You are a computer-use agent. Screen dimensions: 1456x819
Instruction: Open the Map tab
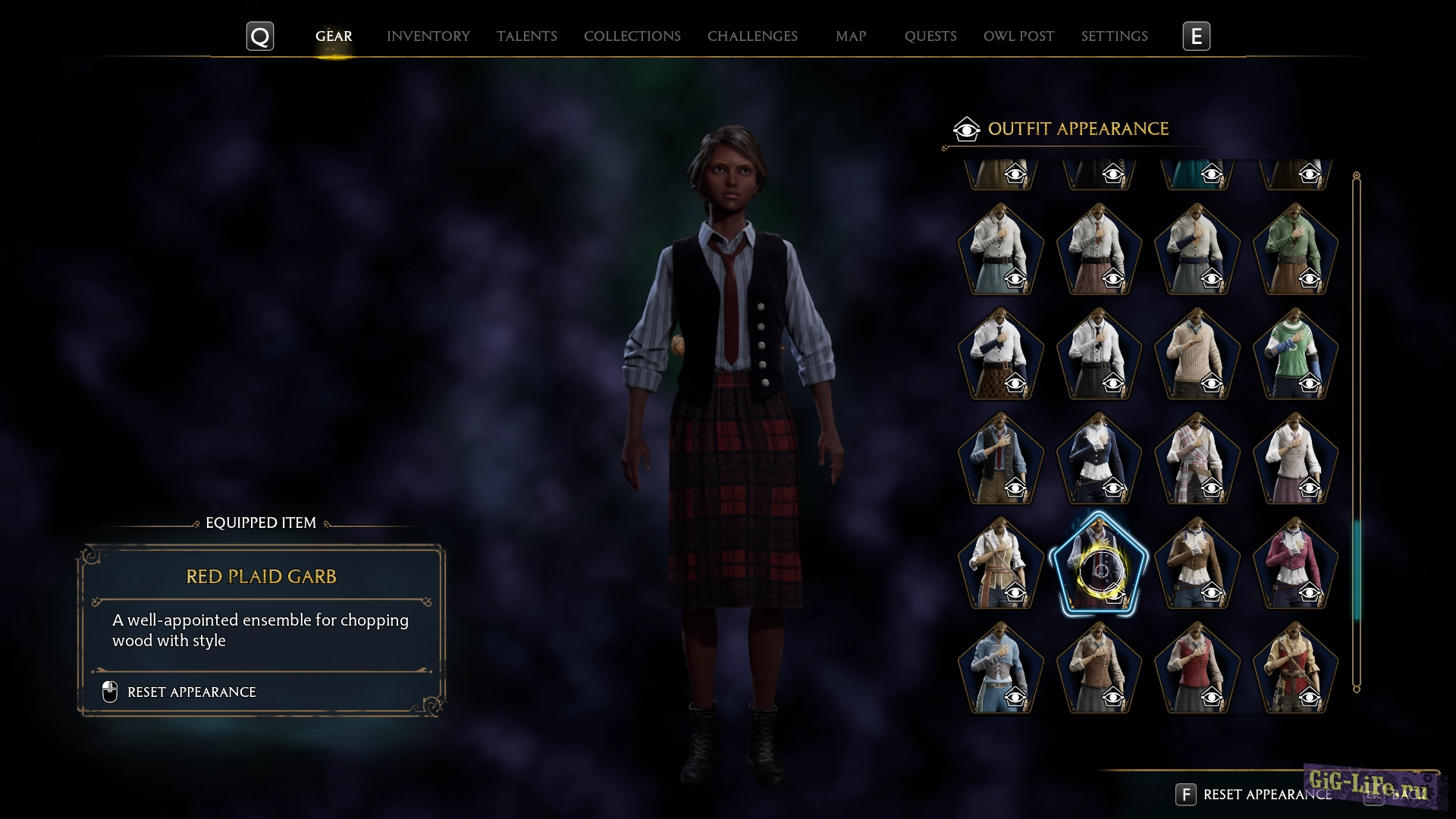(x=850, y=36)
